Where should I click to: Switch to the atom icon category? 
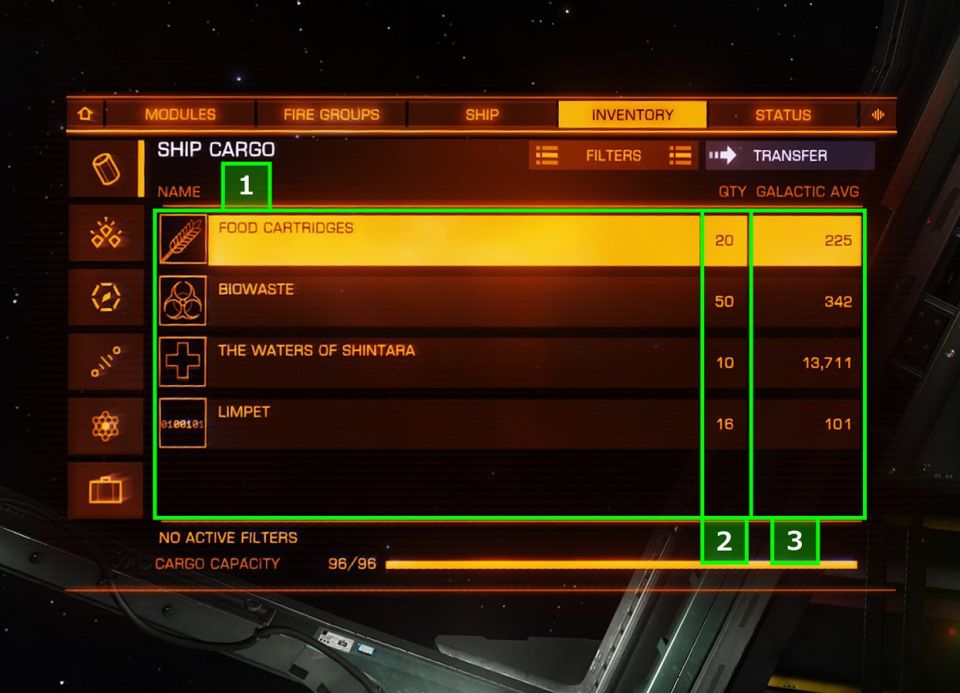pyautogui.click(x=106, y=427)
